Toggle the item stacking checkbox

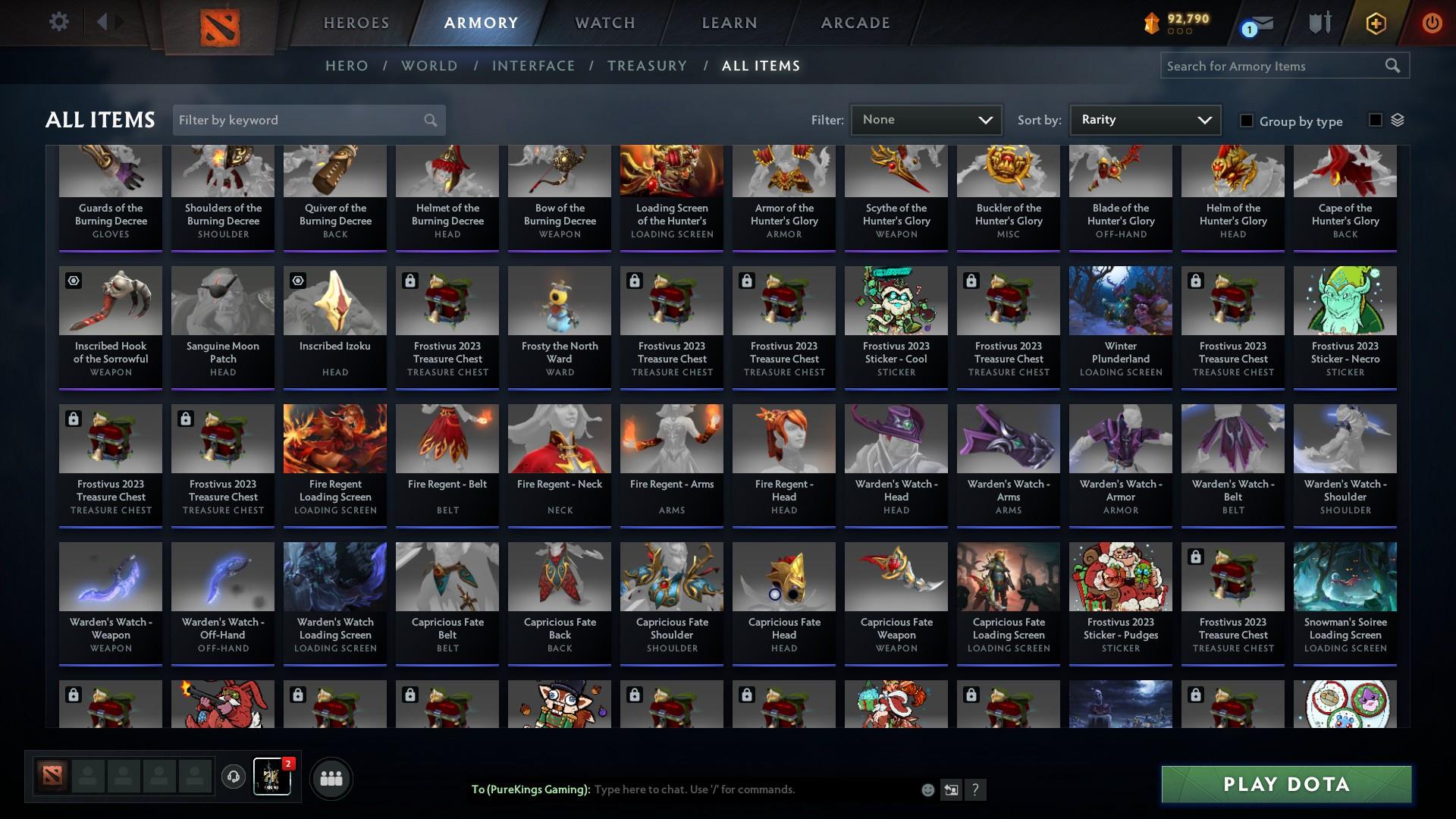pyautogui.click(x=1375, y=121)
